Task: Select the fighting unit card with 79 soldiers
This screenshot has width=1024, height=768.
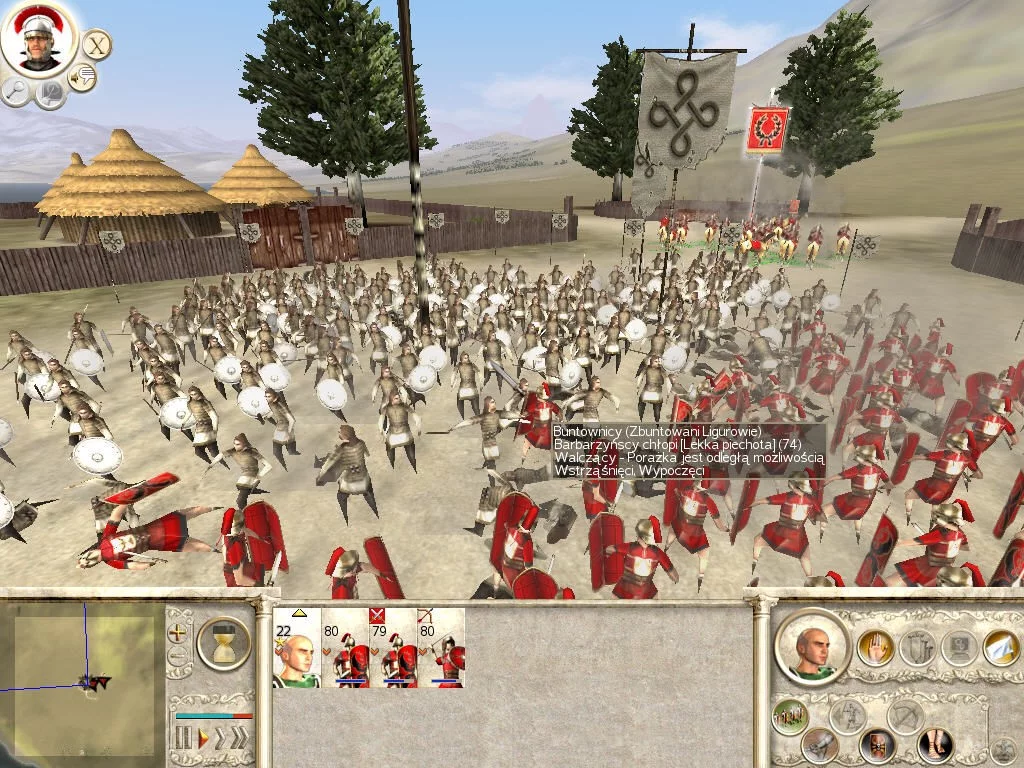Action: [x=393, y=648]
